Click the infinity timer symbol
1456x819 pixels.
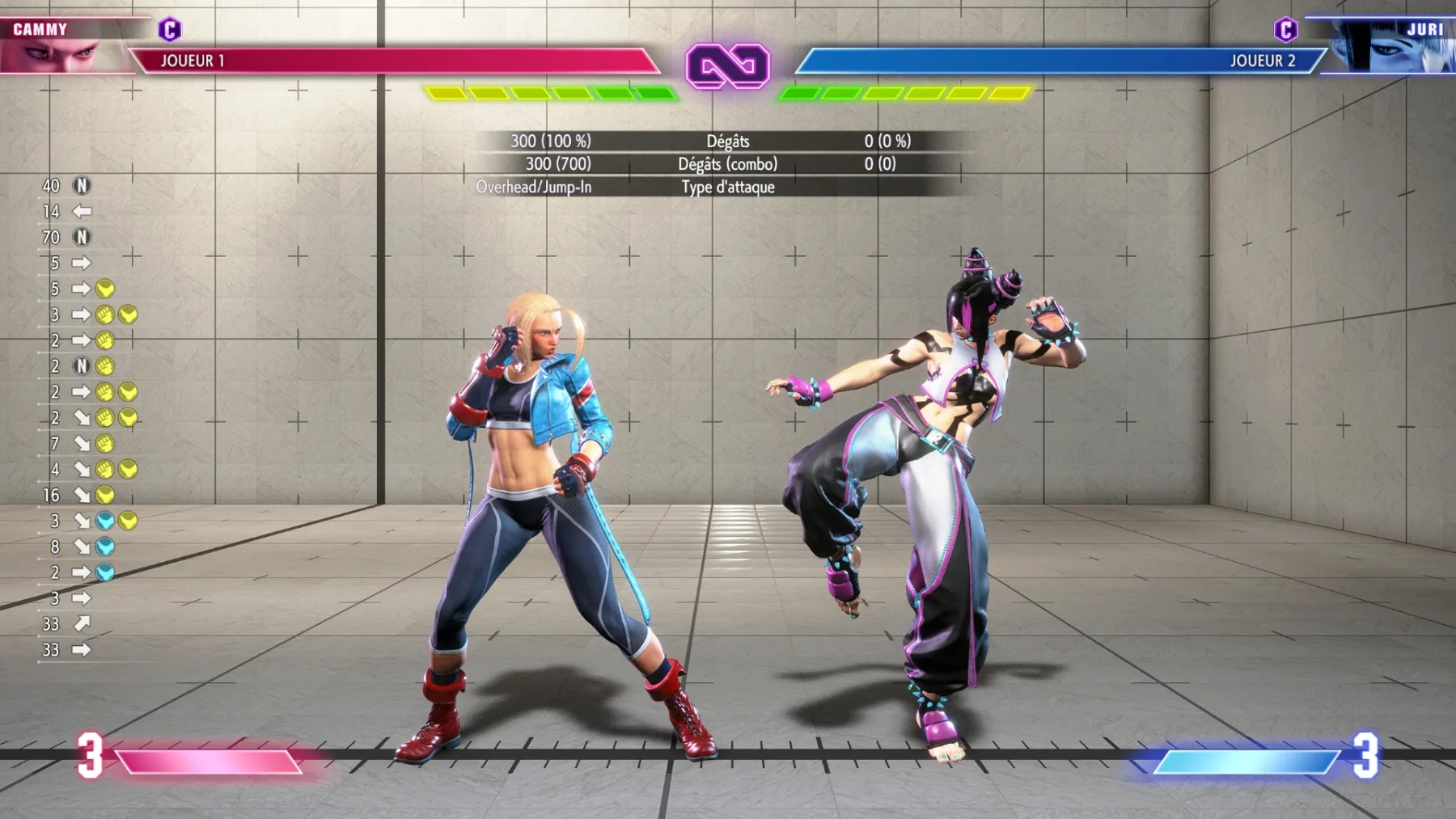click(728, 61)
